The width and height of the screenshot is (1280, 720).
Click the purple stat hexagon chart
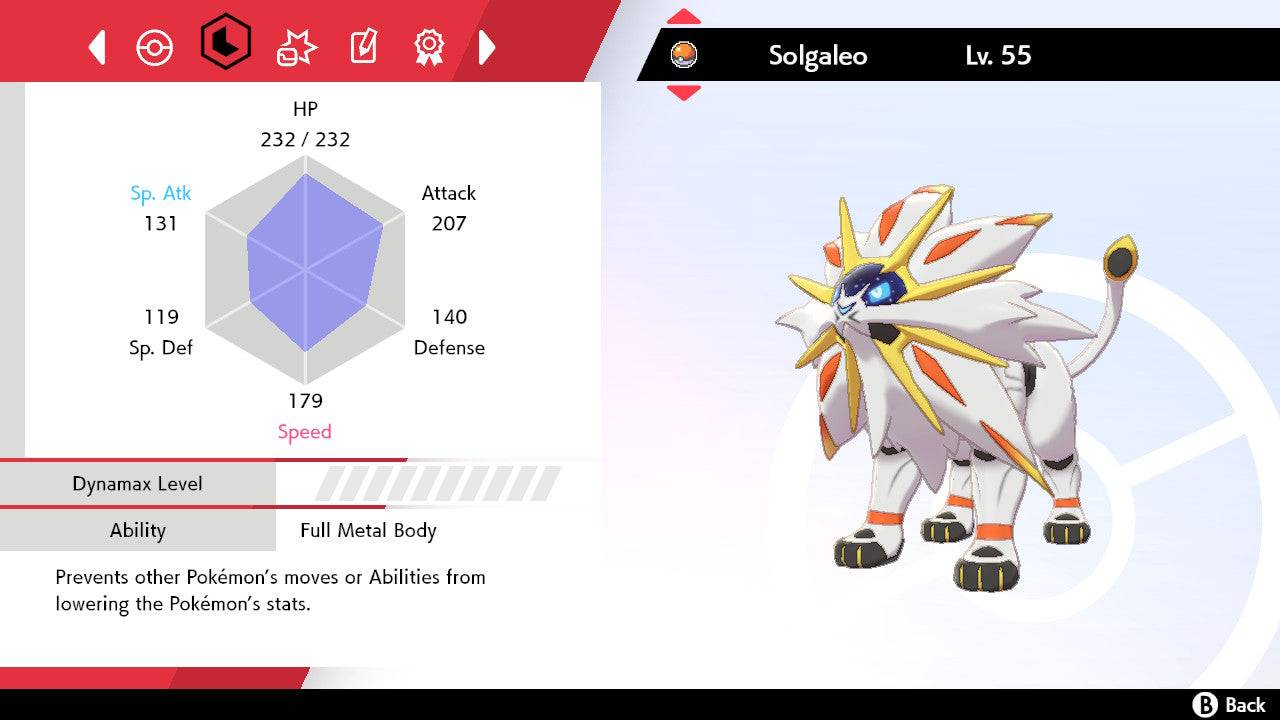pyautogui.click(x=305, y=270)
